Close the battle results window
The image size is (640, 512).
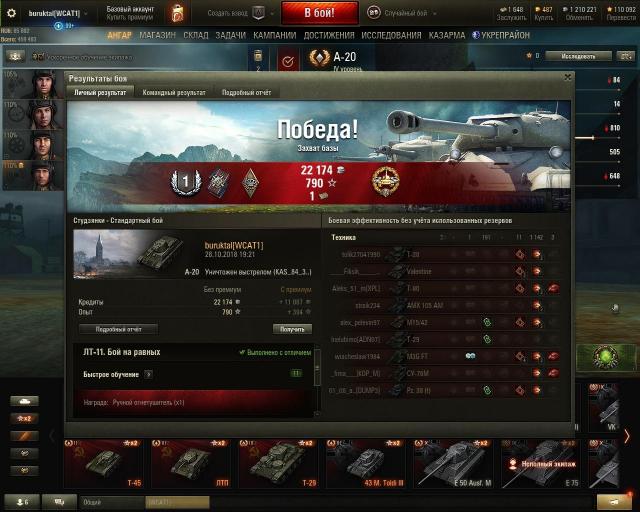568,76
